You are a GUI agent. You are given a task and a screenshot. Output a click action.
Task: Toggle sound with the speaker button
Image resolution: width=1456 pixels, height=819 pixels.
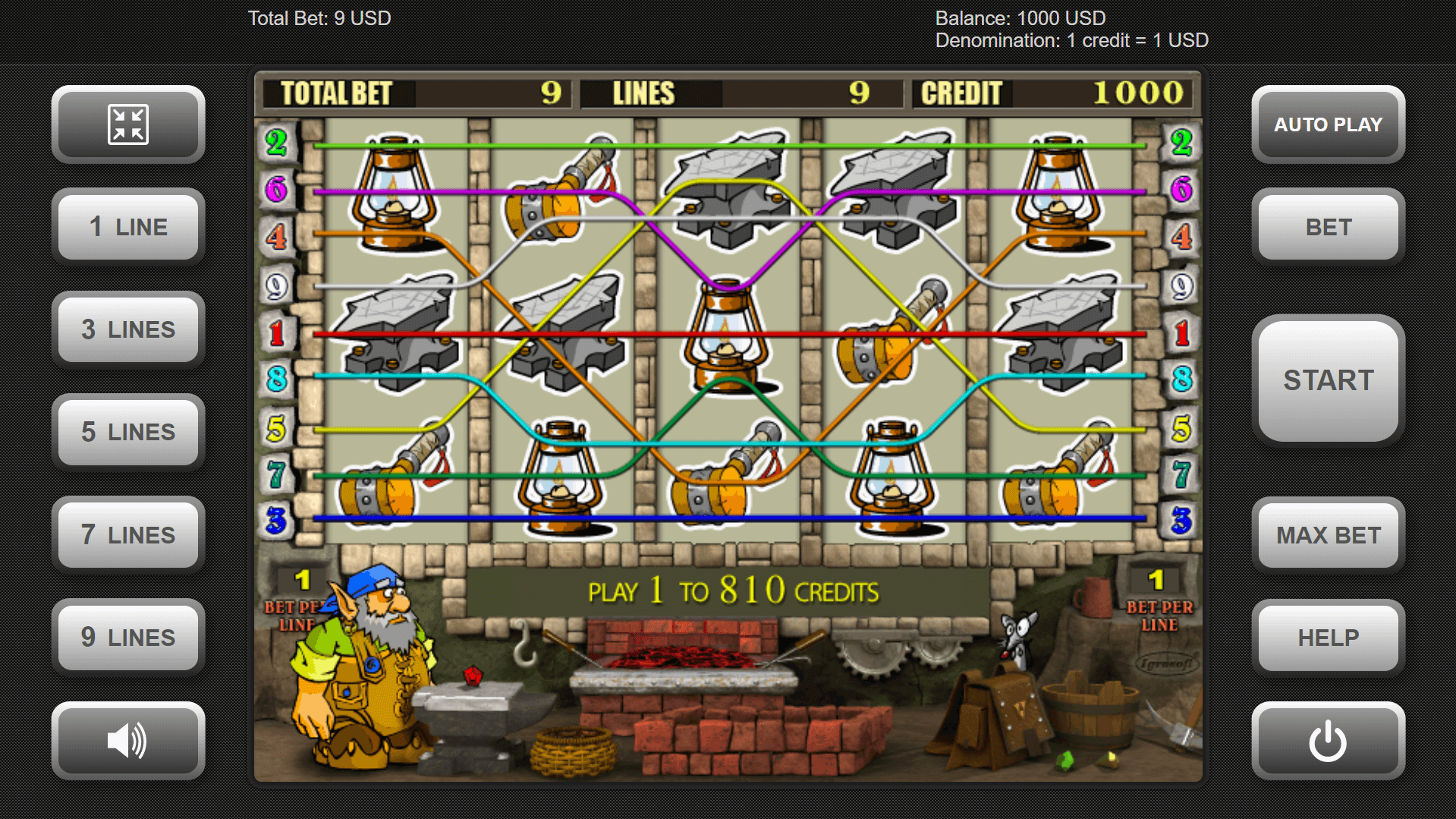[x=128, y=740]
